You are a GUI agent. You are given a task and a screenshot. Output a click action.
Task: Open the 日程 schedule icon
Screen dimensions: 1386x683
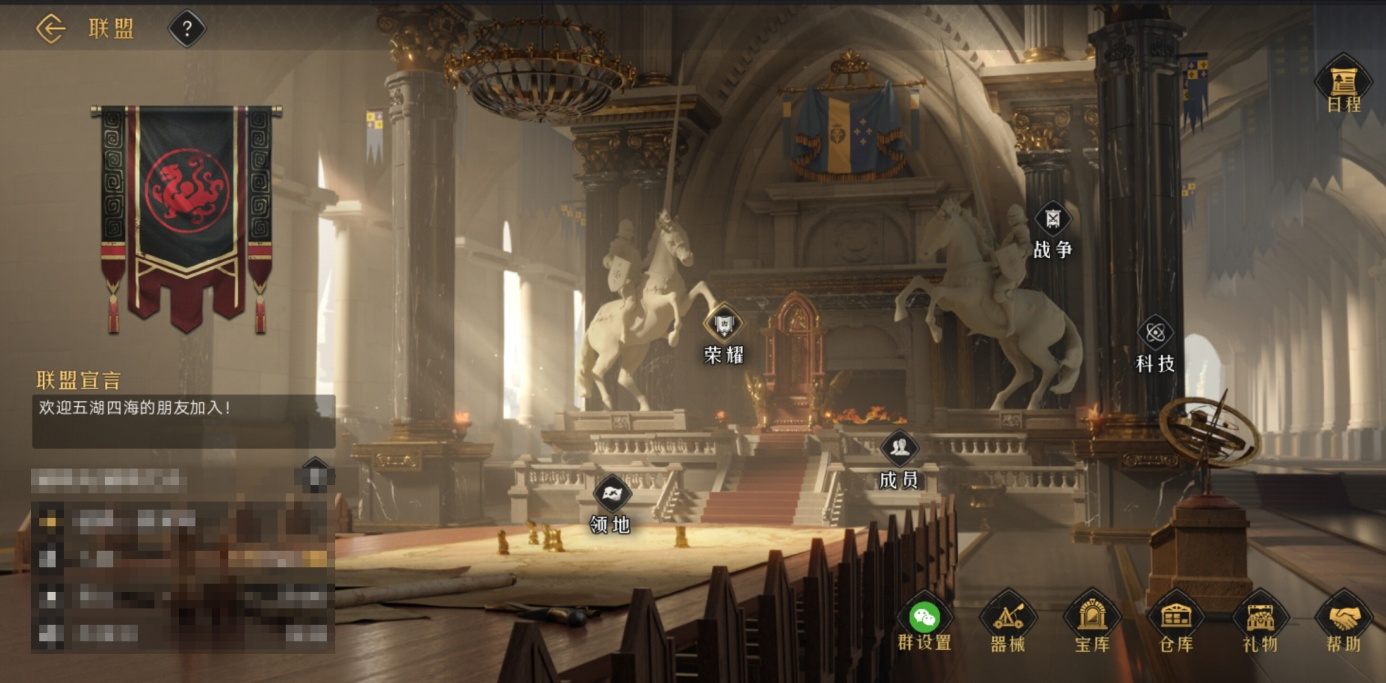tap(1343, 82)
